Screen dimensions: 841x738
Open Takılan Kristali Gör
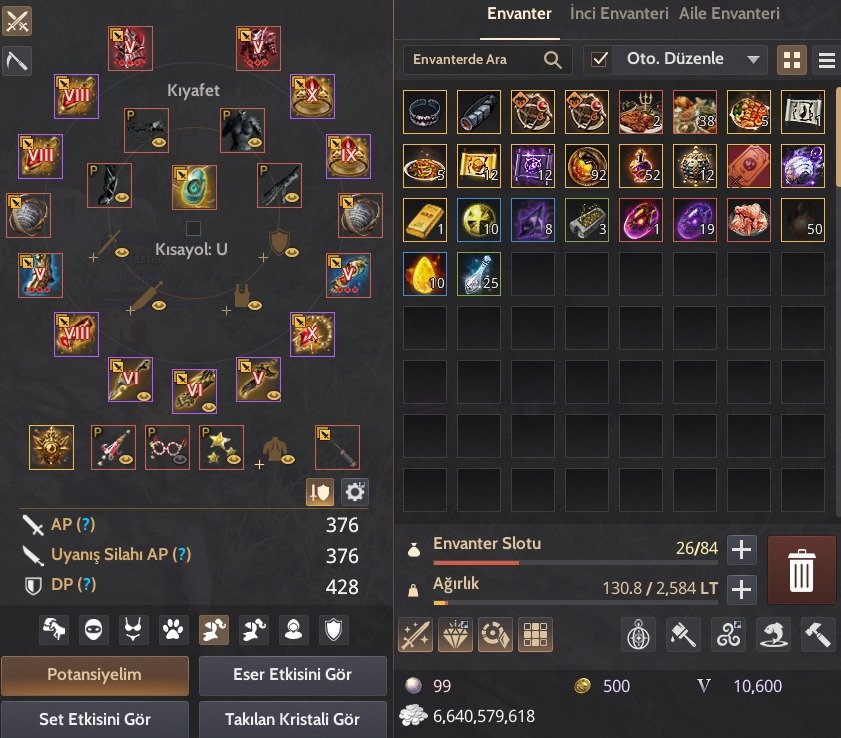pyautogui.click(x=292, y=717)
